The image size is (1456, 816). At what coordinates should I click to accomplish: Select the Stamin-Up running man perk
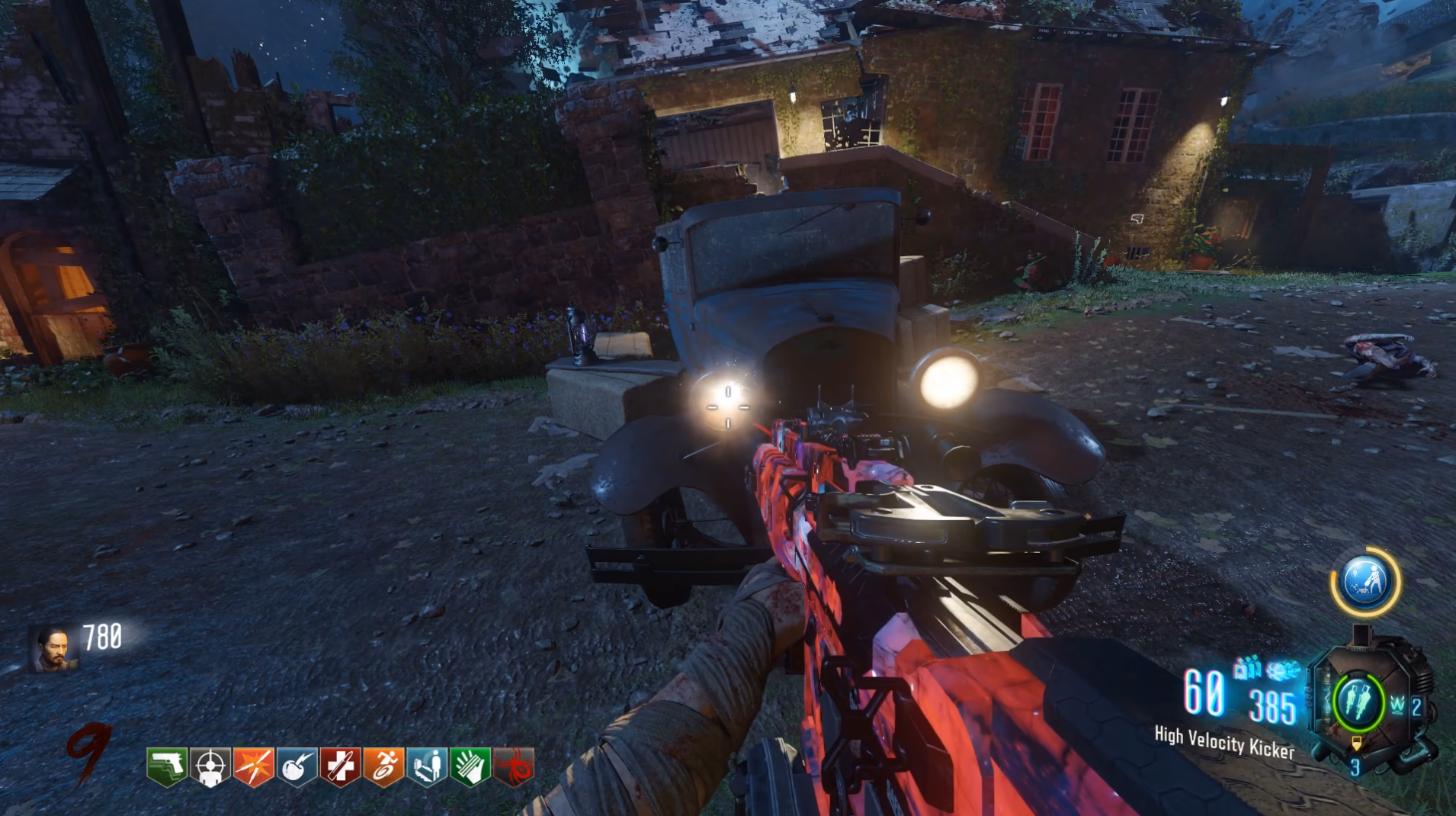(383, 766)
